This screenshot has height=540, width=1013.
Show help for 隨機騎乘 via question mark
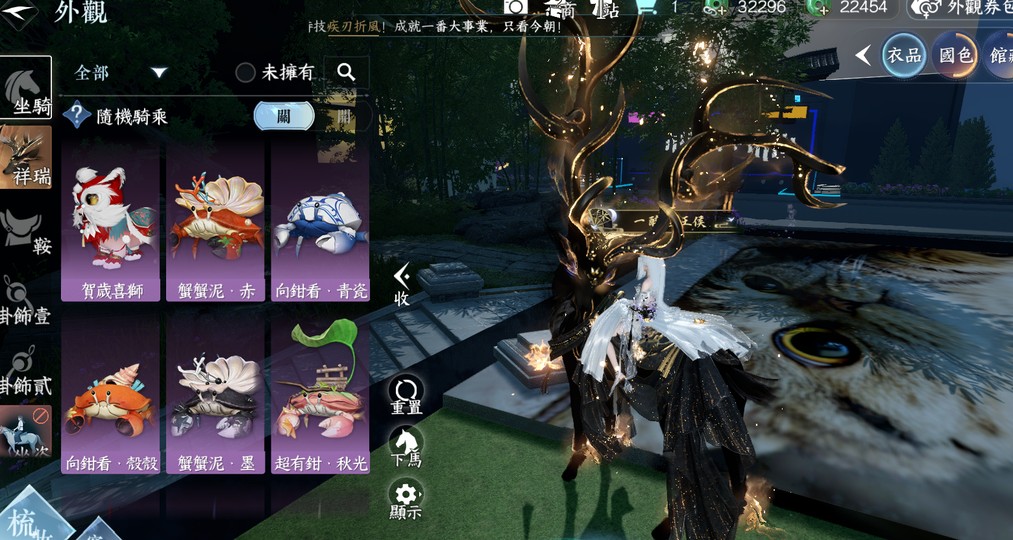point(77,116)
